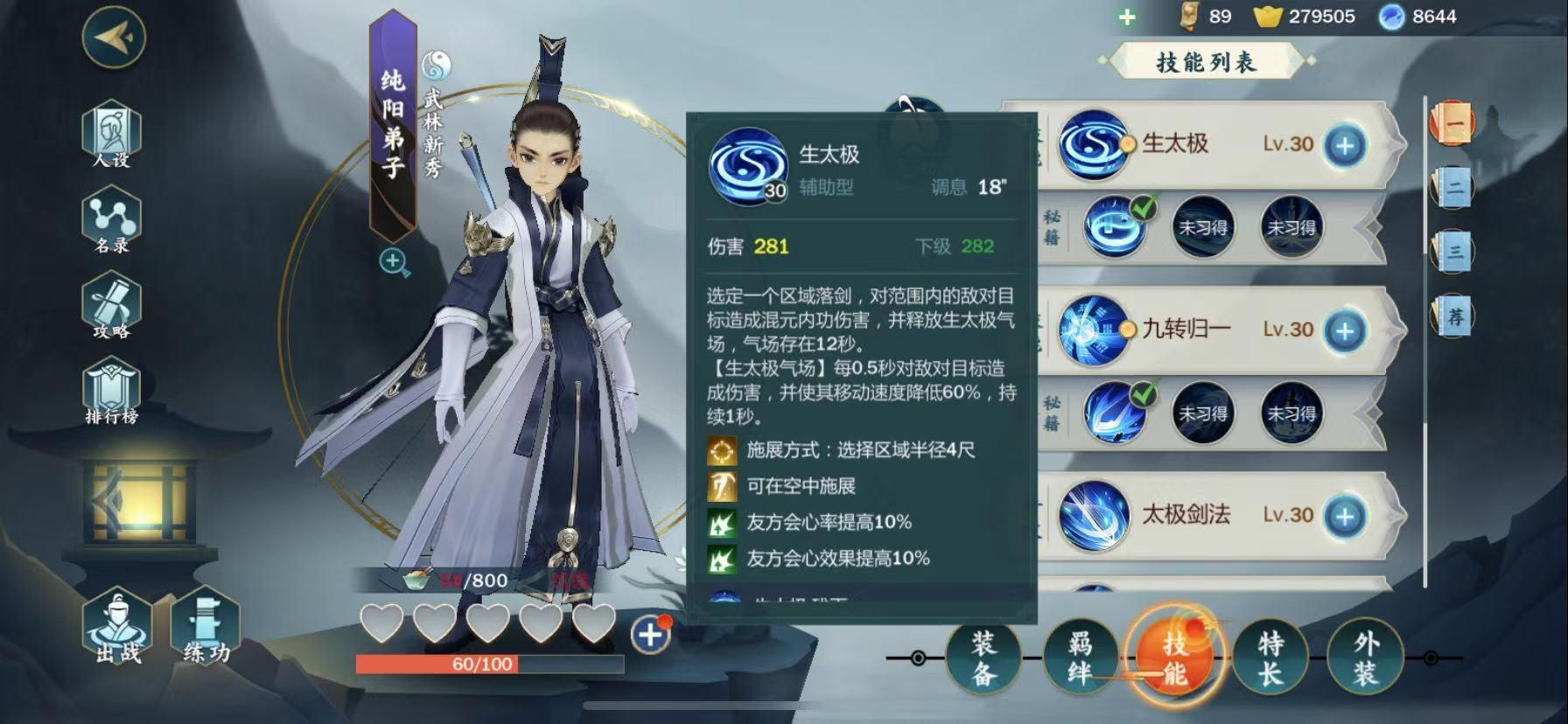The height and width of the screenshot is (724, 1568).
Task: Upgrade the 生太极 skill with its plus
Action: pyautogui.click(x=1345, y=144)
